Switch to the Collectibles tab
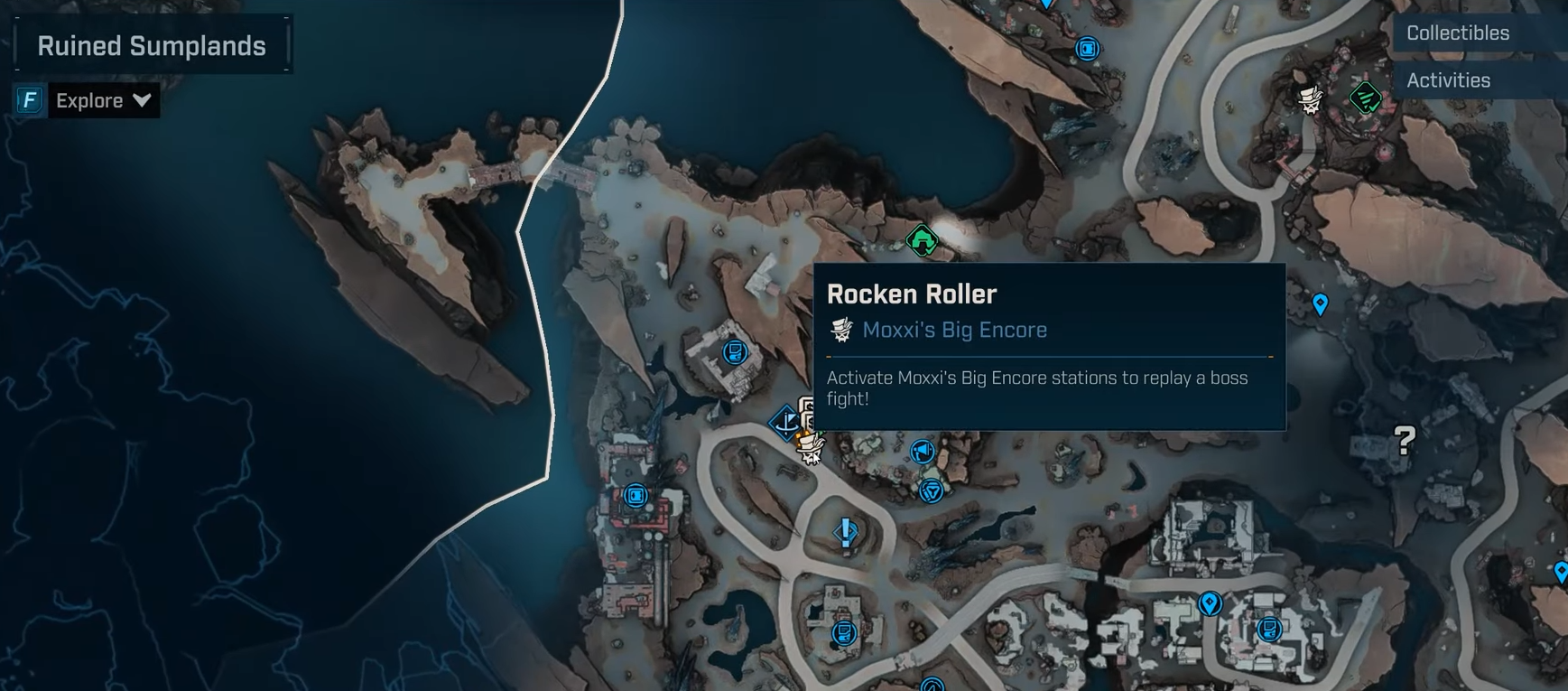This screenshot has width=1568, height=691. 1457,33
